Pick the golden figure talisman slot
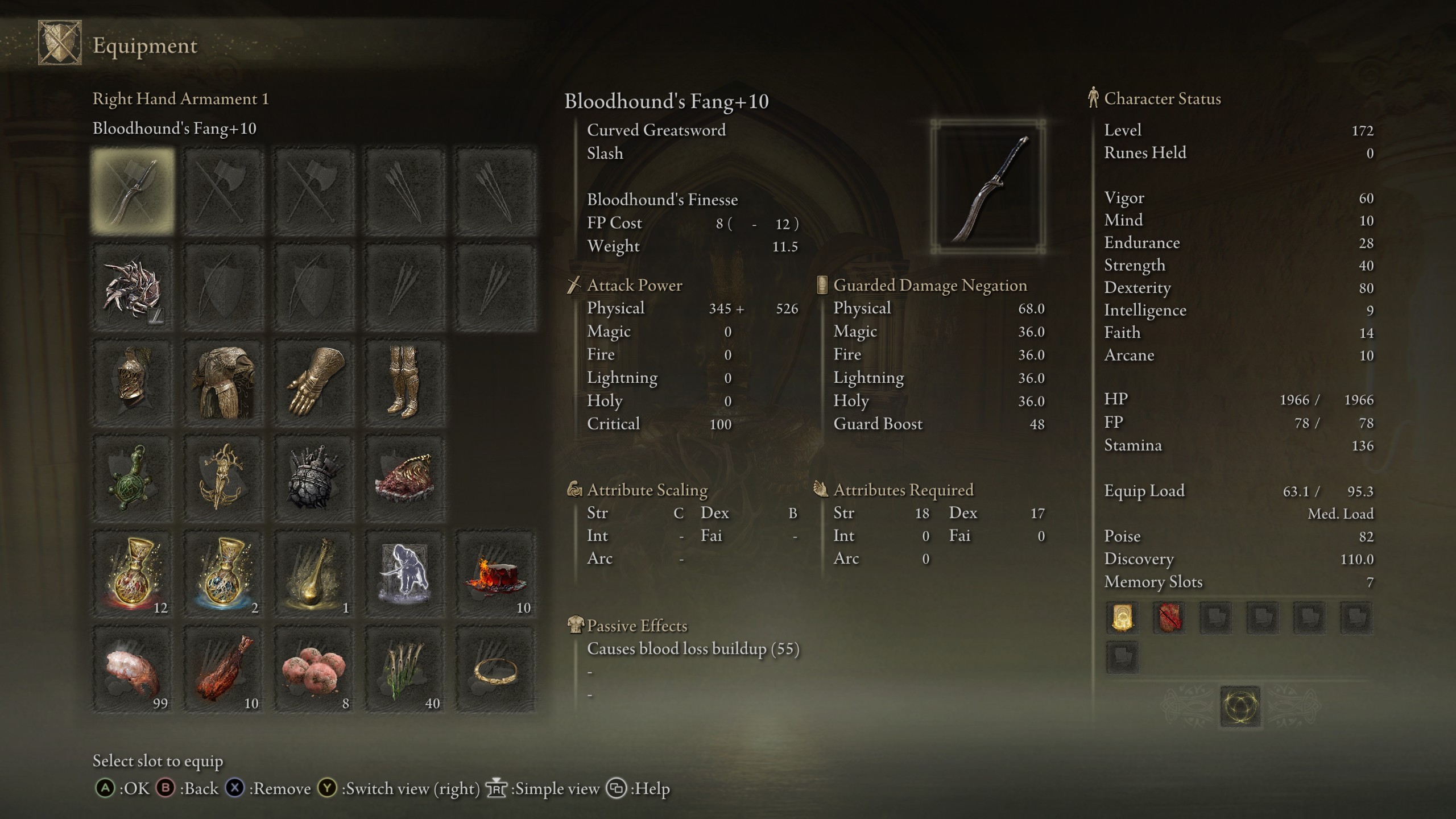Image resolution: width=1456 pixels, height=819 pixels. (224, 479)
